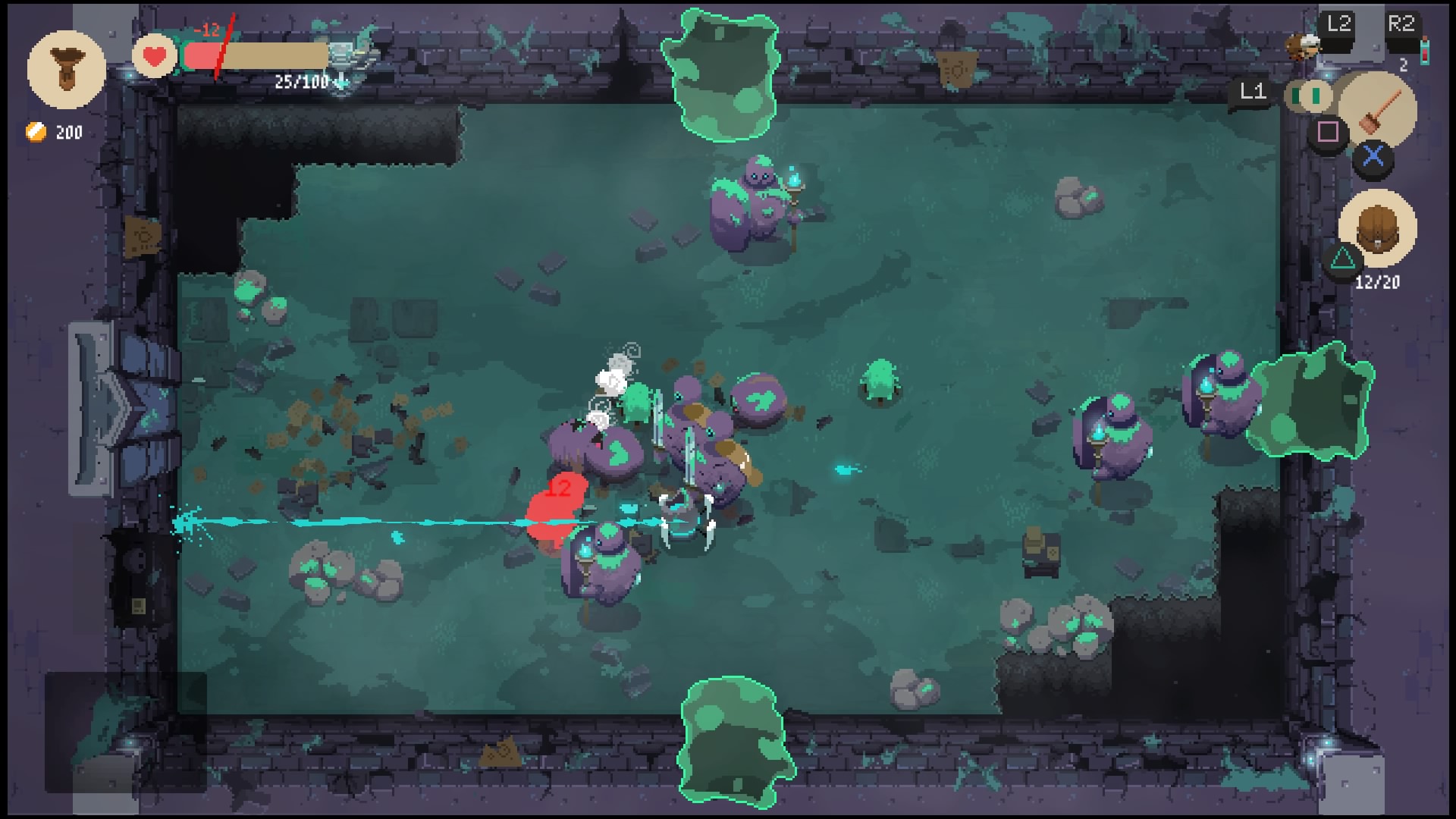Switch weapon set with the green swap icon
This screenshot has height=819, width=1456.
click(1310, 96)
